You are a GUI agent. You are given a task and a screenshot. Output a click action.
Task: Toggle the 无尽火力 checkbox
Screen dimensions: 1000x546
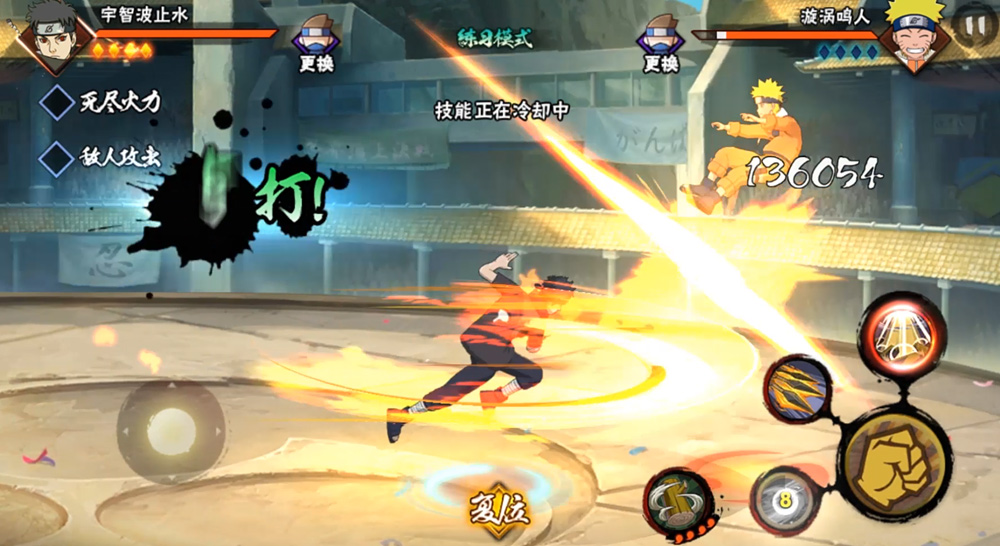click(57, 101)
